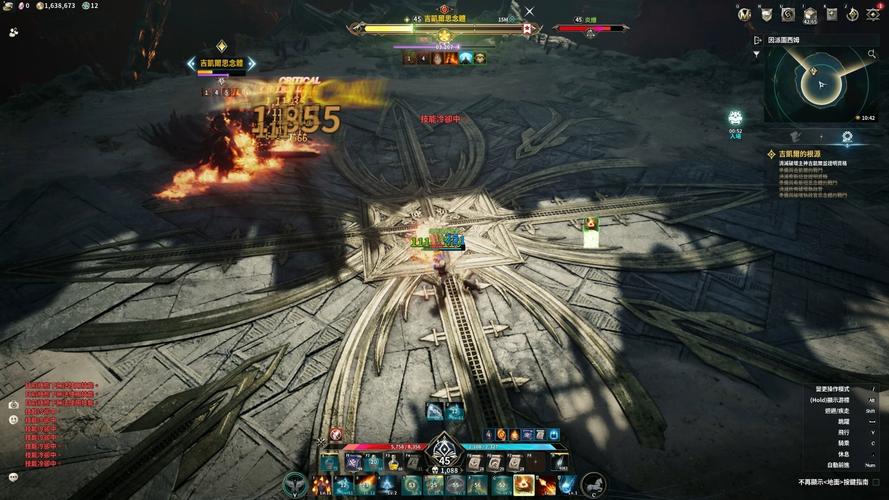
Task: Click the paw pet icon at top-left
Action: [13, 31]
